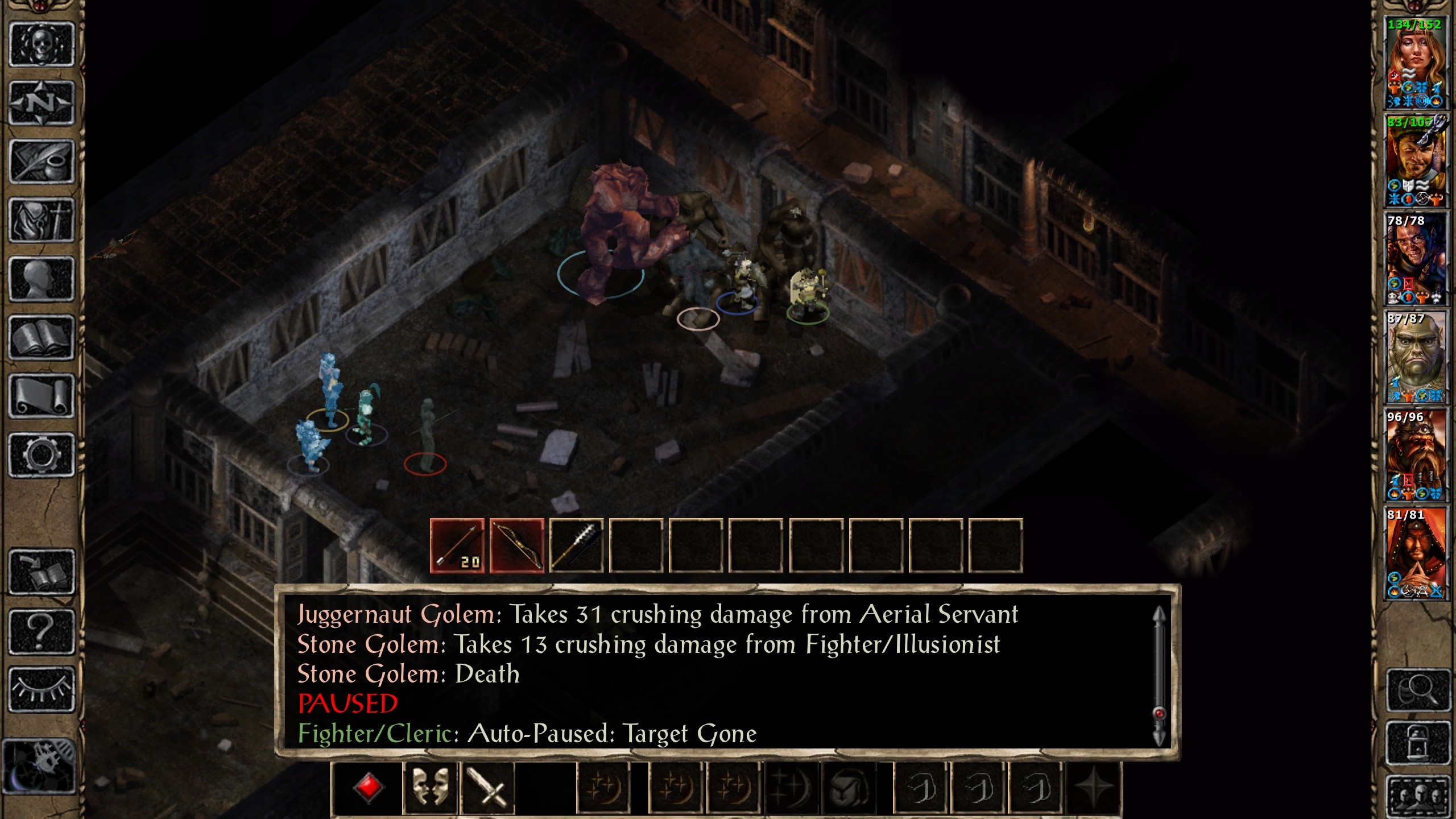Open the mage spellbook with the open-book button

pos(42,338)
